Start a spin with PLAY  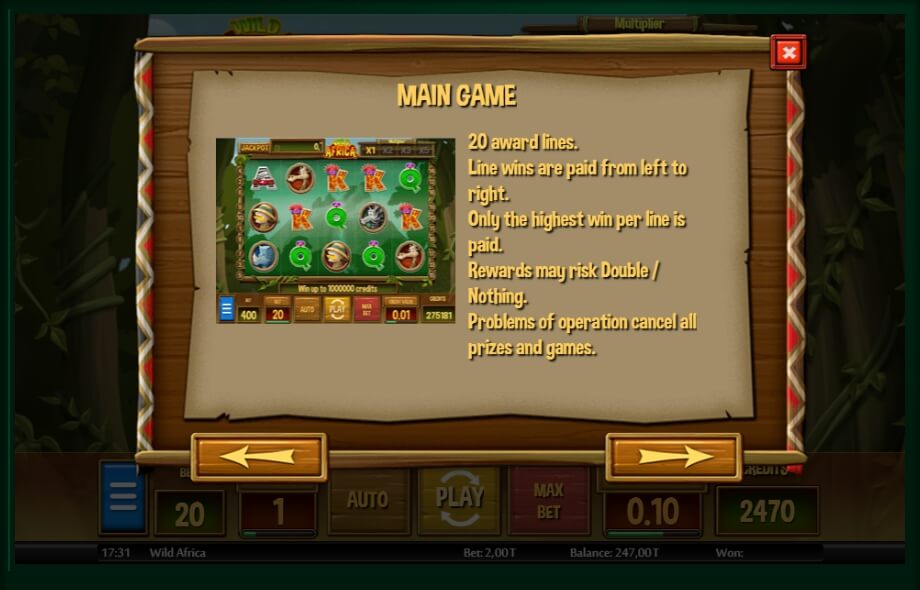tap(459, 498)
